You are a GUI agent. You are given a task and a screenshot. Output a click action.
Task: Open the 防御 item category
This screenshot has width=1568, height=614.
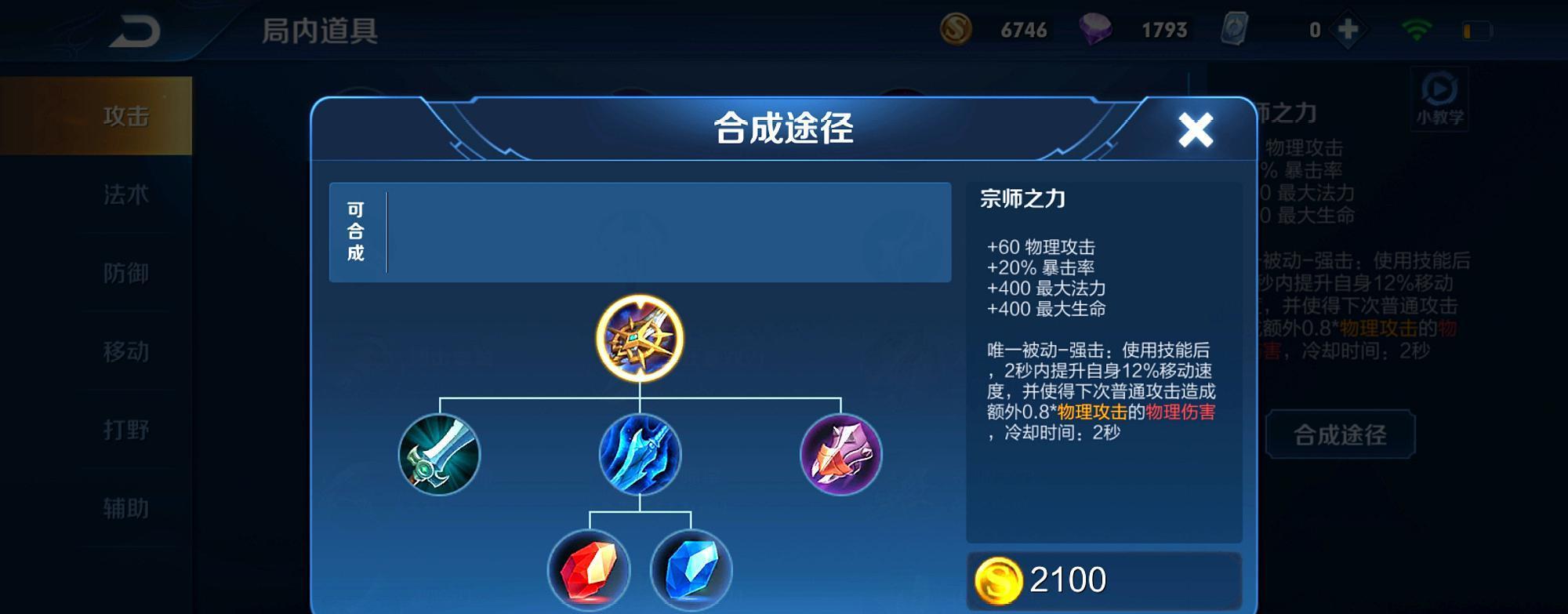(x=125, y=273)
